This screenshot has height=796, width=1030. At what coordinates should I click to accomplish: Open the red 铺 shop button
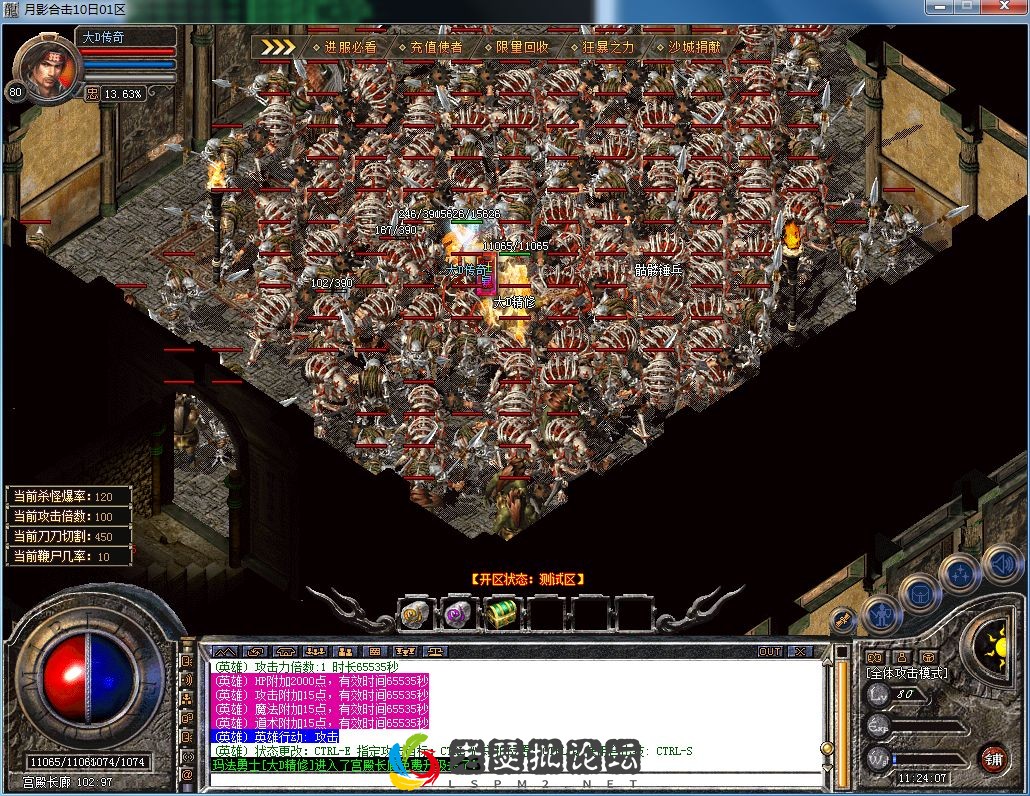[x=992, y=757]
